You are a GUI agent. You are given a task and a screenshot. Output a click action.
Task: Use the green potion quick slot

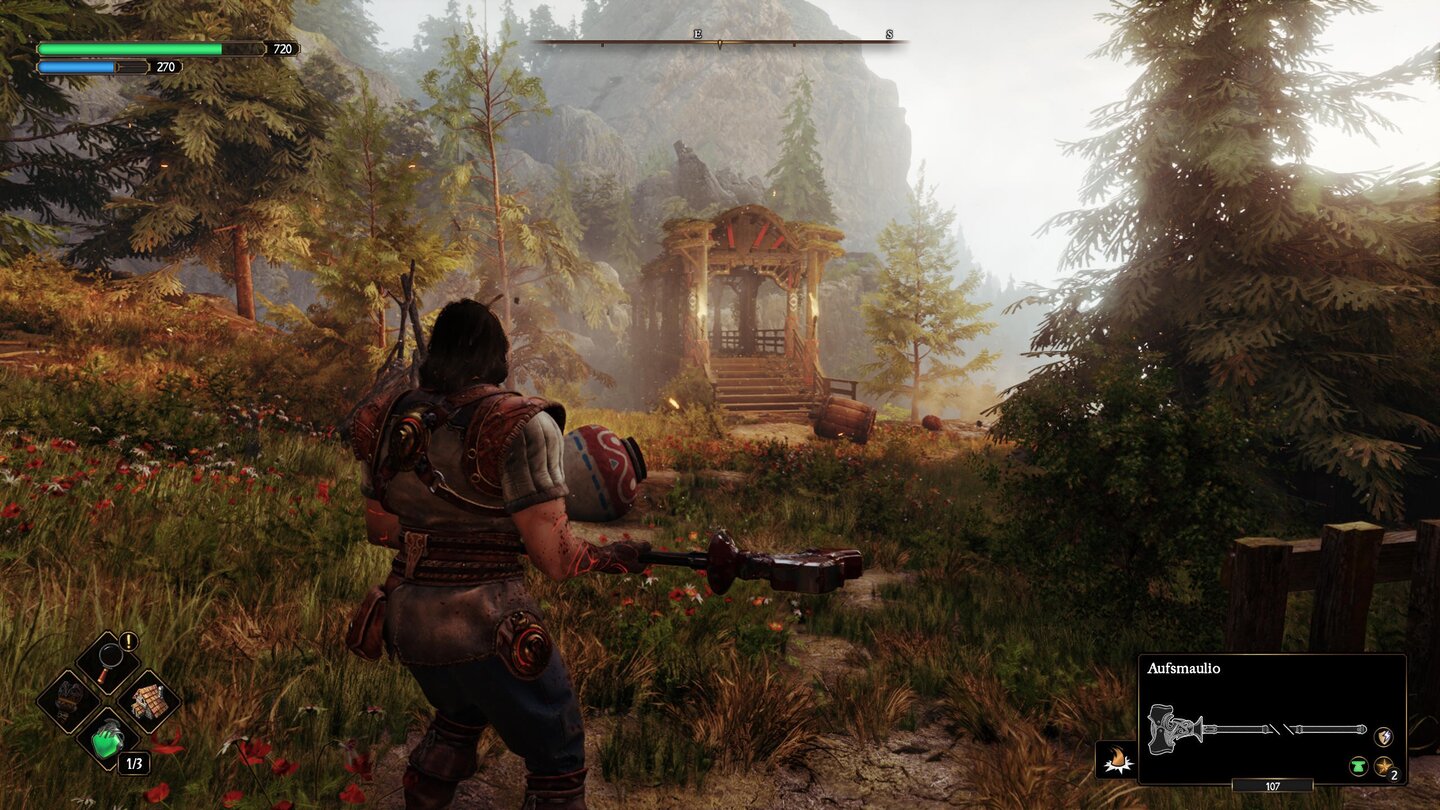pos(108,740)
